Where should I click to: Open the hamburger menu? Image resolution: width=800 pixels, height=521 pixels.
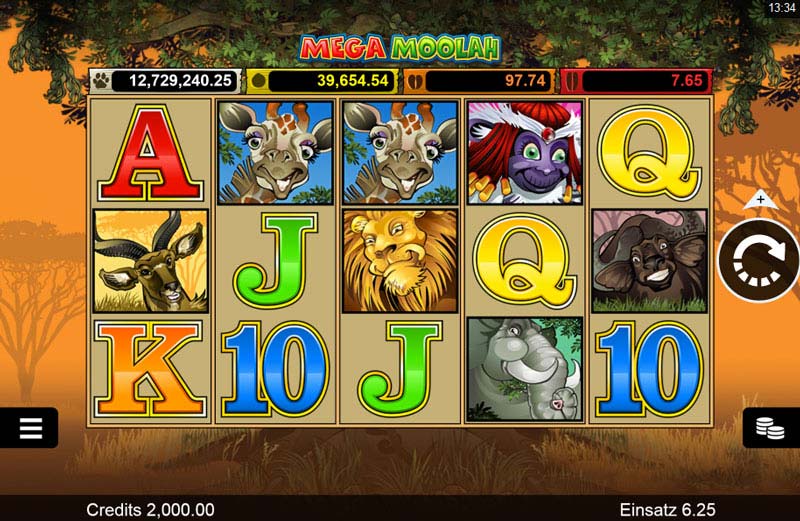(30, 428)
